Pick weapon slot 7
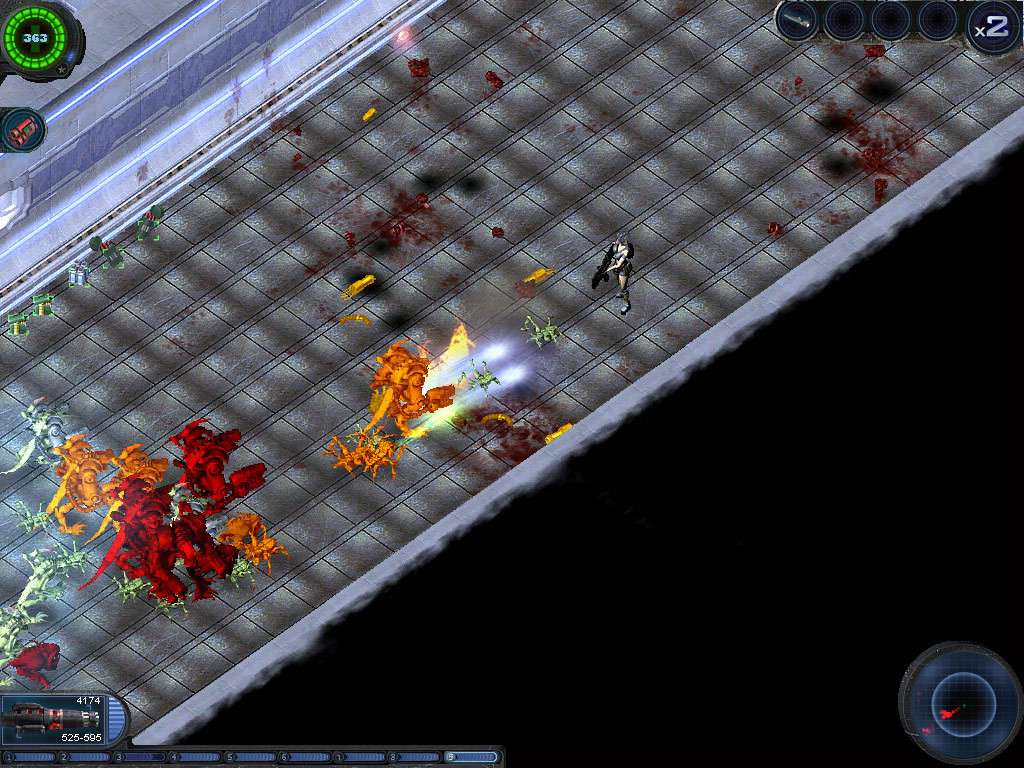 (360, 757)
